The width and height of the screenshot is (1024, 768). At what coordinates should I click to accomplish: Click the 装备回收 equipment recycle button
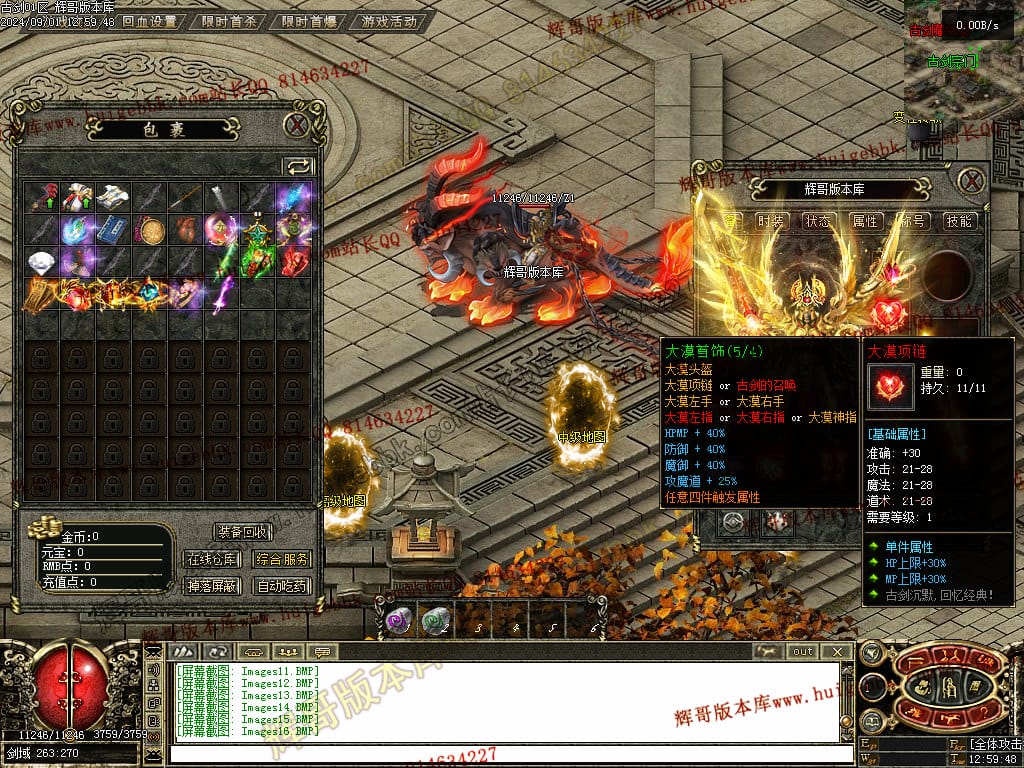pos(242,532)
